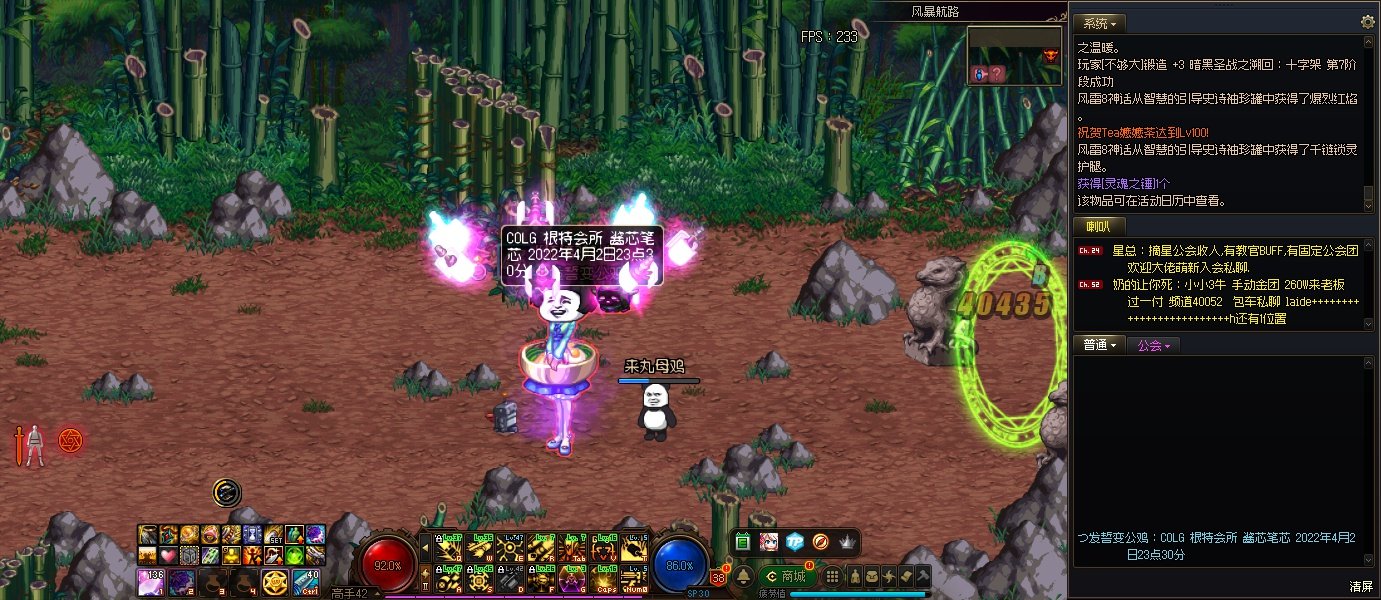The image size is (1381, 600).
Task: Select the 公会 guild chat tab
Action: click(1153, 345)
